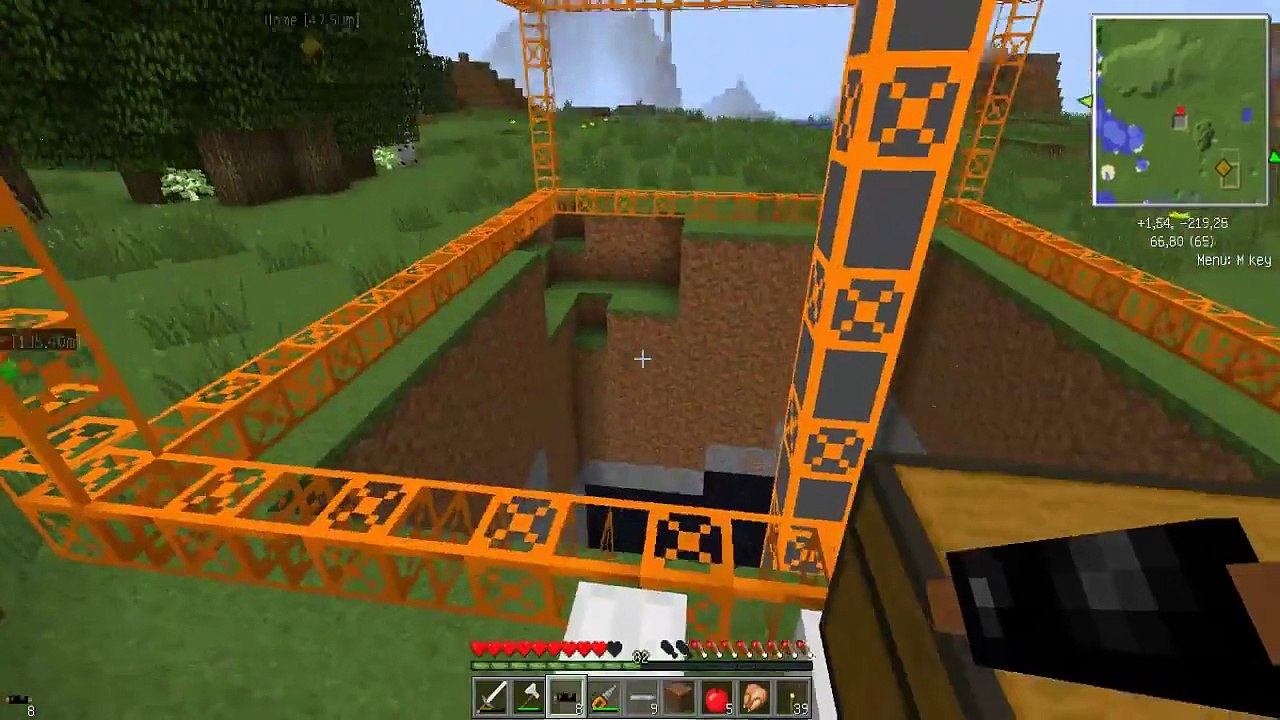Select the red apple slot

coord(717,697)
